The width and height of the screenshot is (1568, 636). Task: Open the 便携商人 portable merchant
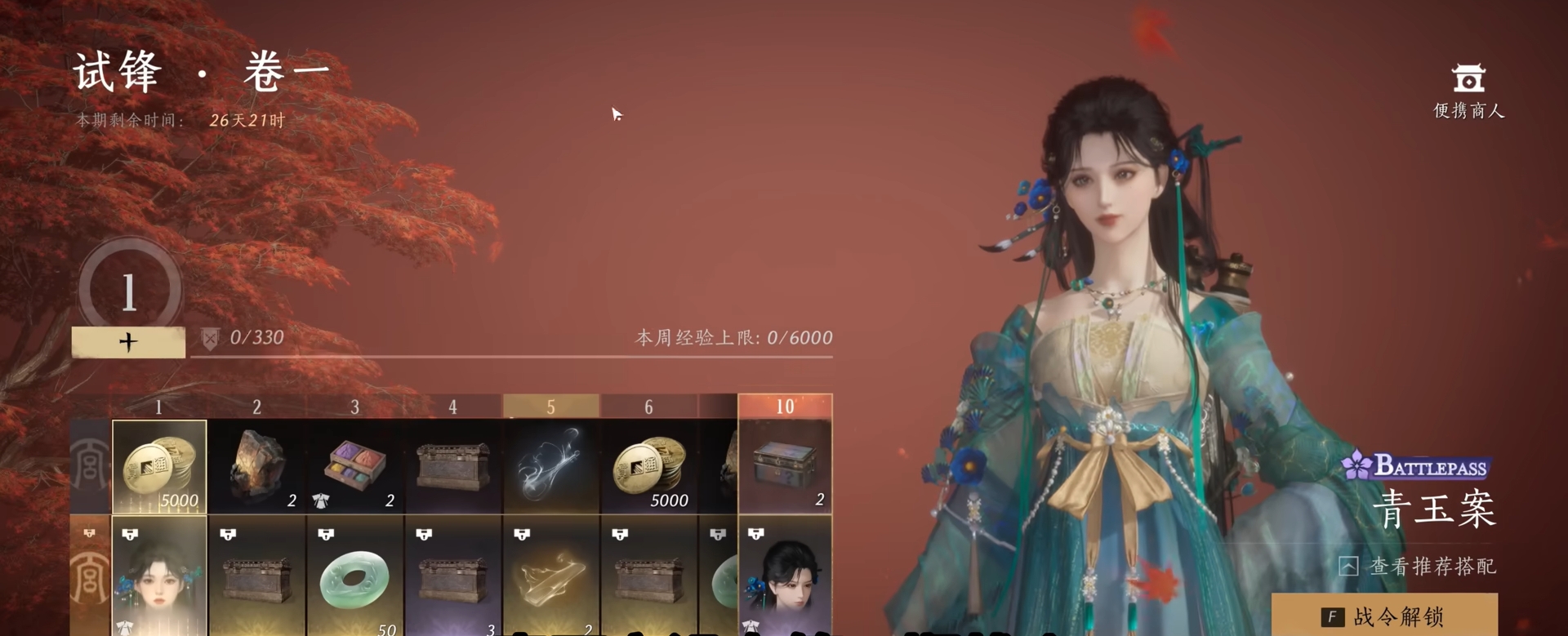(x=1468, y=91)
